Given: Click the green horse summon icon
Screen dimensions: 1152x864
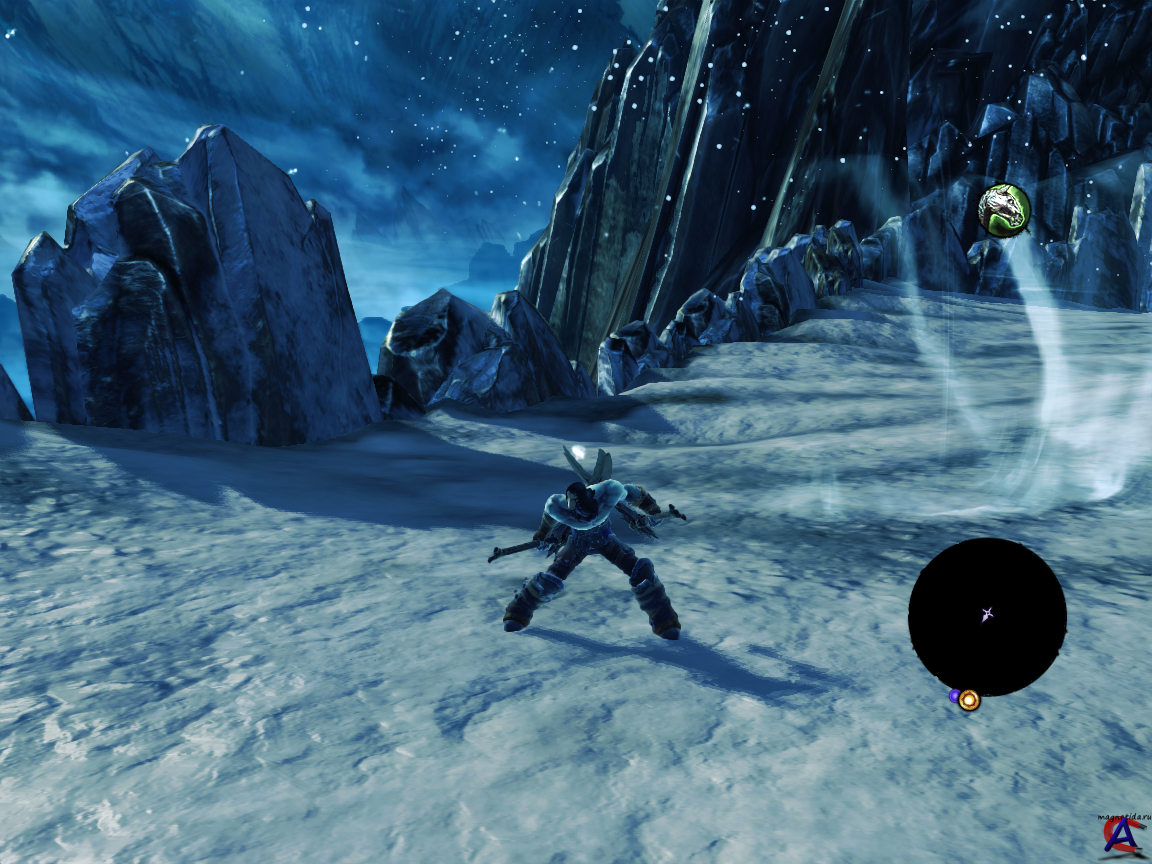Looking at the screenshot, I should [1004, 210].
